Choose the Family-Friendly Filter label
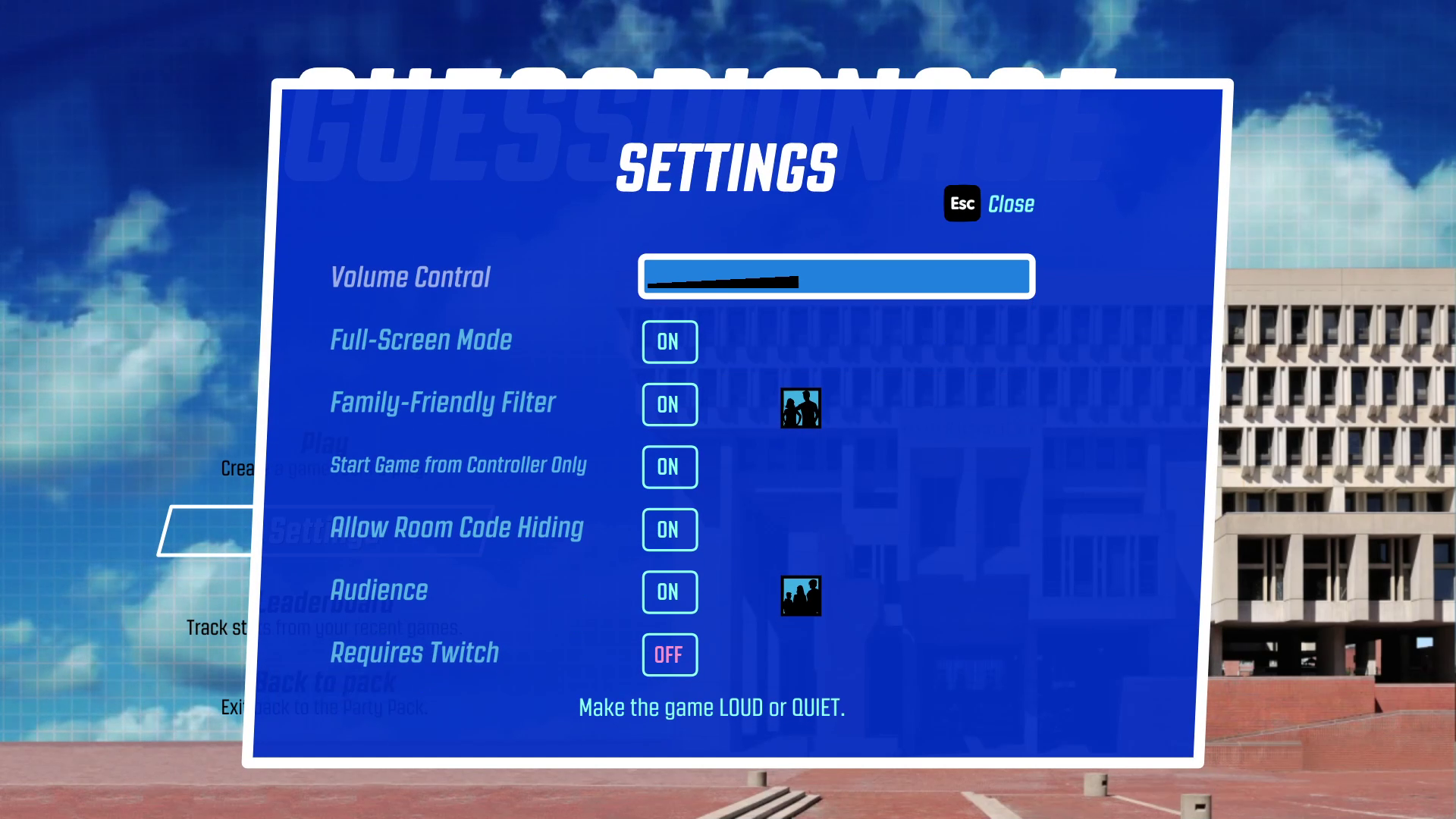Viewport: 1456px width, 819px height. [x=443, y=403]
